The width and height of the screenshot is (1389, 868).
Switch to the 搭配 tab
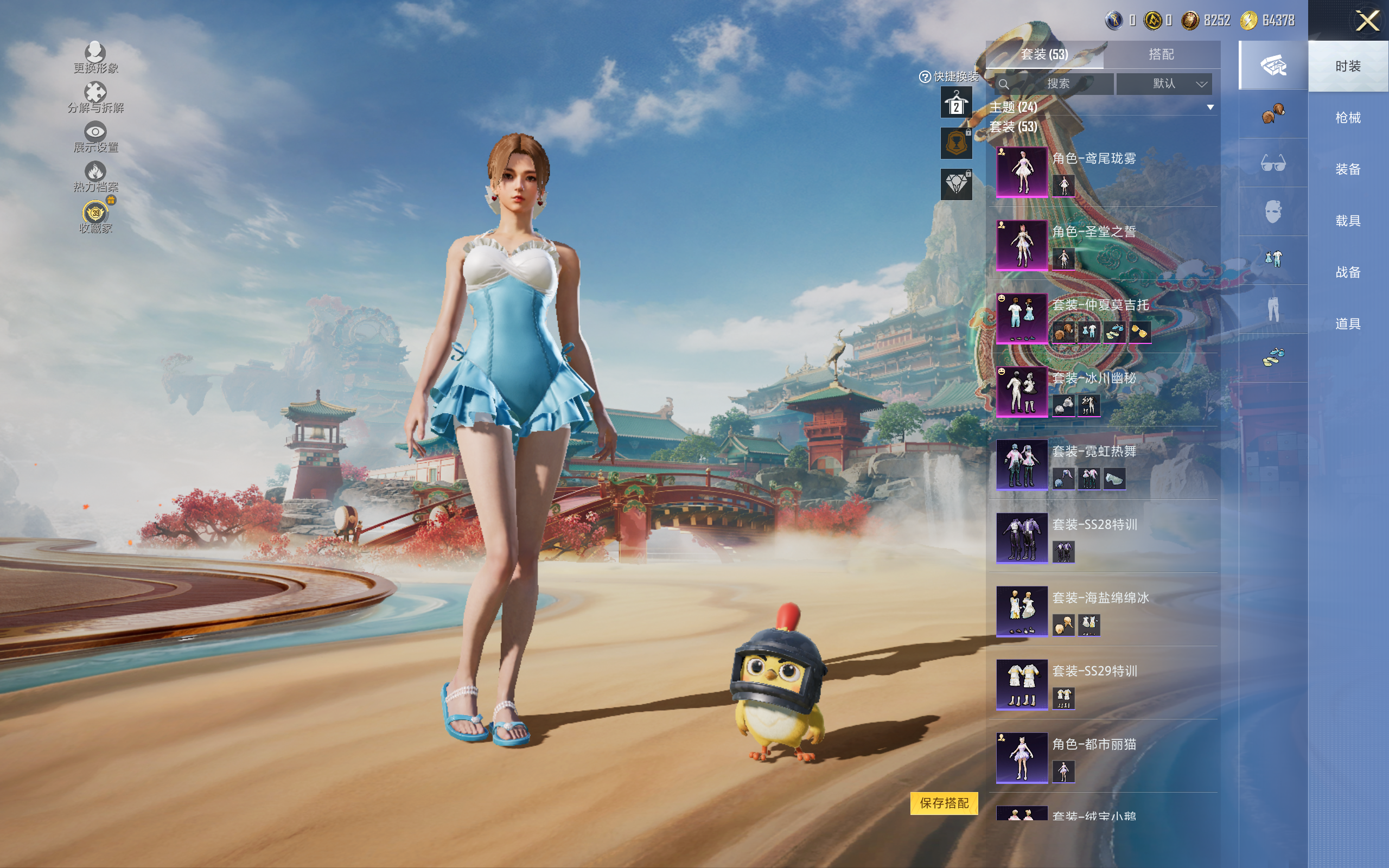tap(1161, 55)
